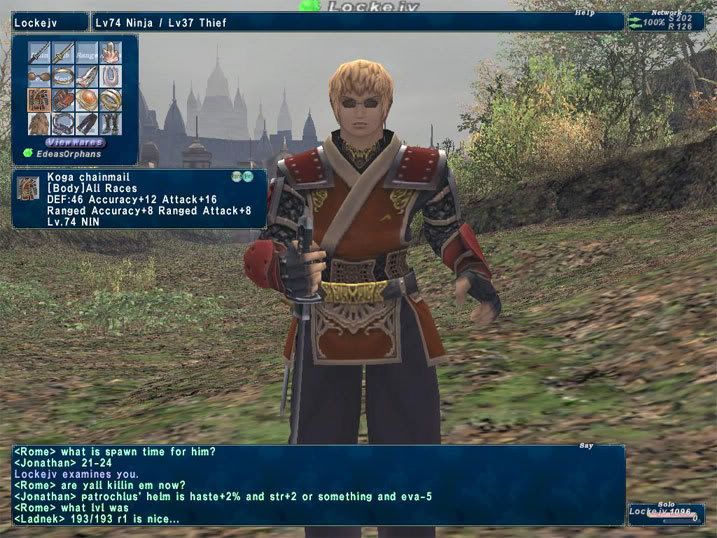Select the dark pants legs slot
717x538 pixels.
87,123
